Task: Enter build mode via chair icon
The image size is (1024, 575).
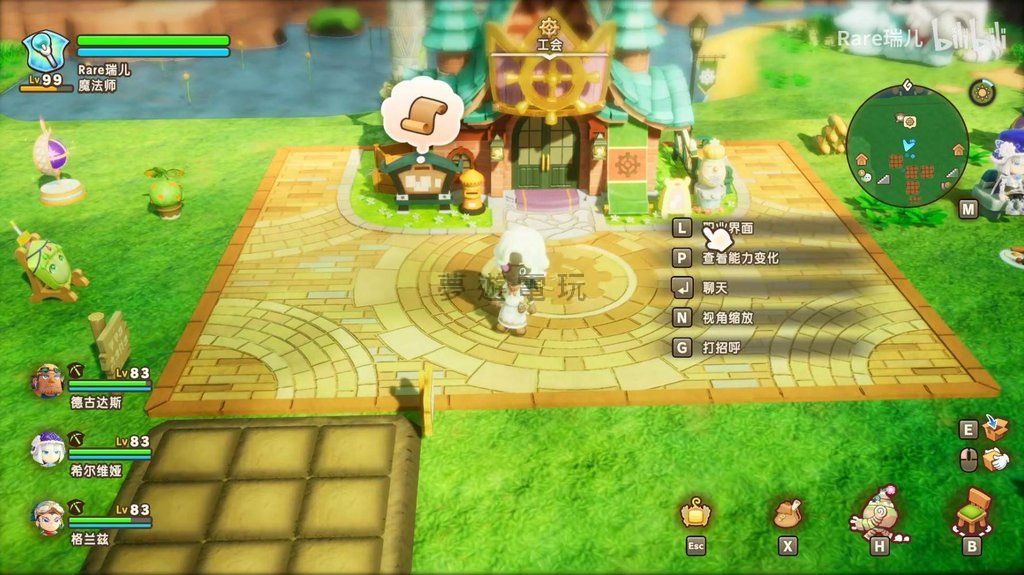Action: point(971,512)
